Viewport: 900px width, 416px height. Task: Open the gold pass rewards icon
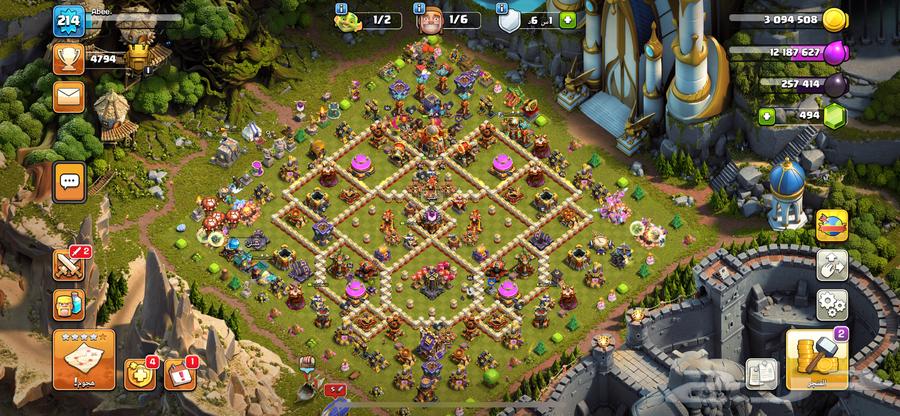coord(138,374)
